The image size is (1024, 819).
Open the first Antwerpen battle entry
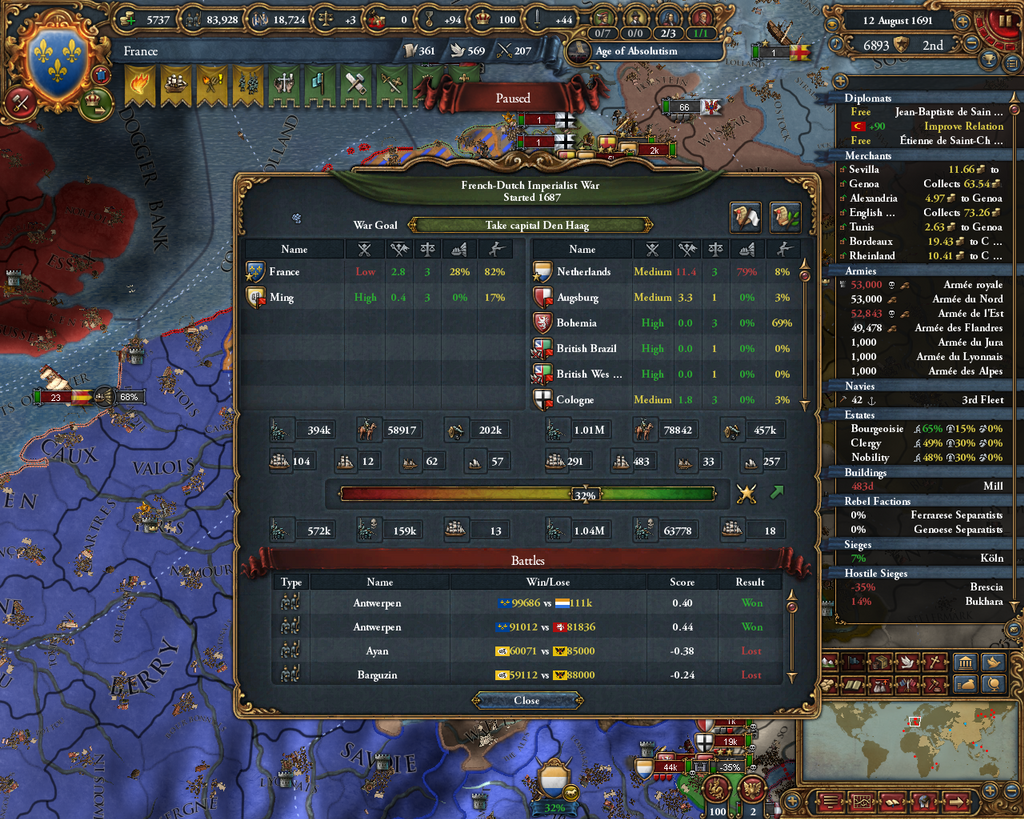tap(530, 603)
